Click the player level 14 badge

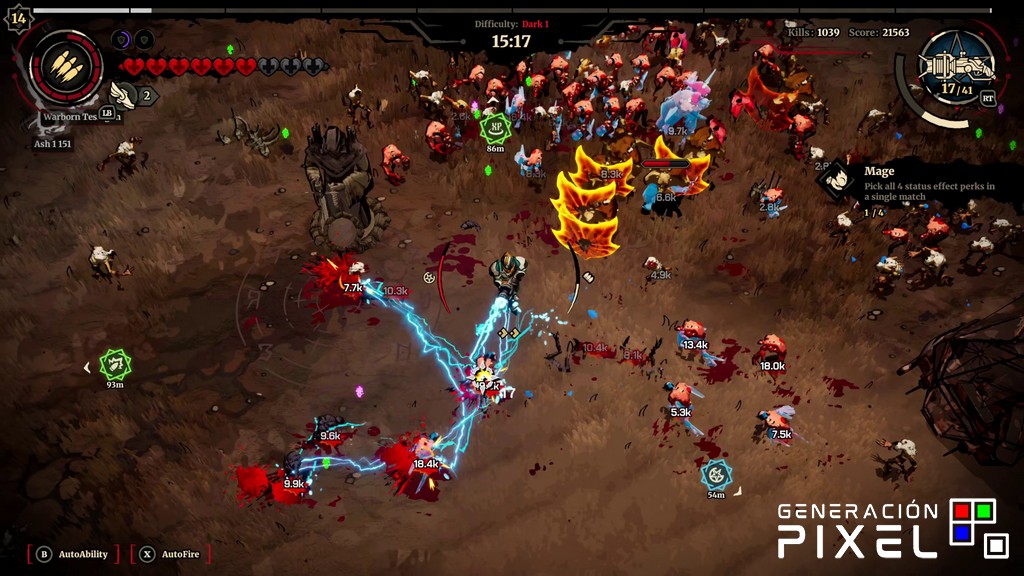tap(18, 18)
